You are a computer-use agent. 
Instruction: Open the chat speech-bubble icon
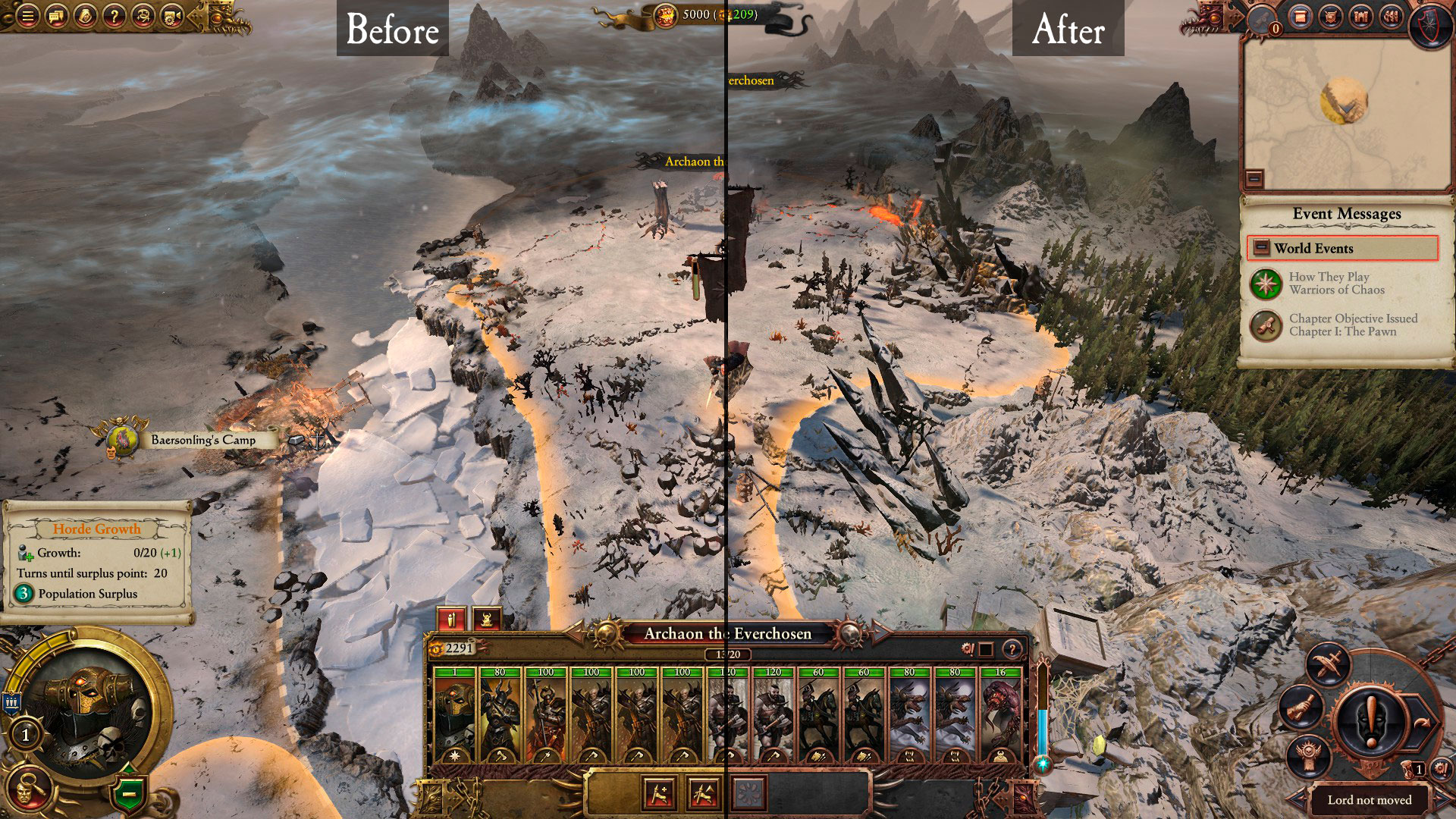pos(56,14)
